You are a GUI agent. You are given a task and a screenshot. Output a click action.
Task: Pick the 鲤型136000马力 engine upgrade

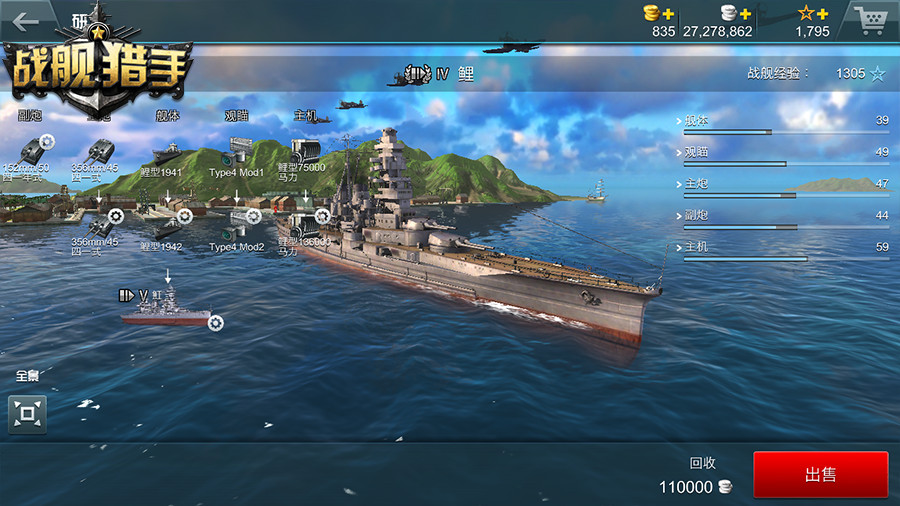302,225
